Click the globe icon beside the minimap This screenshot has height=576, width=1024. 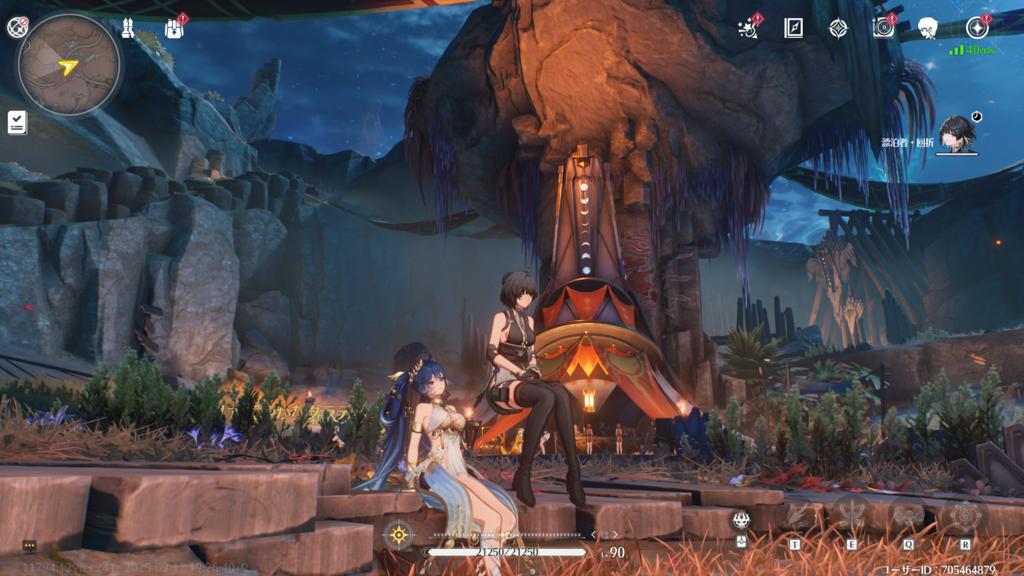pos(16,28)
